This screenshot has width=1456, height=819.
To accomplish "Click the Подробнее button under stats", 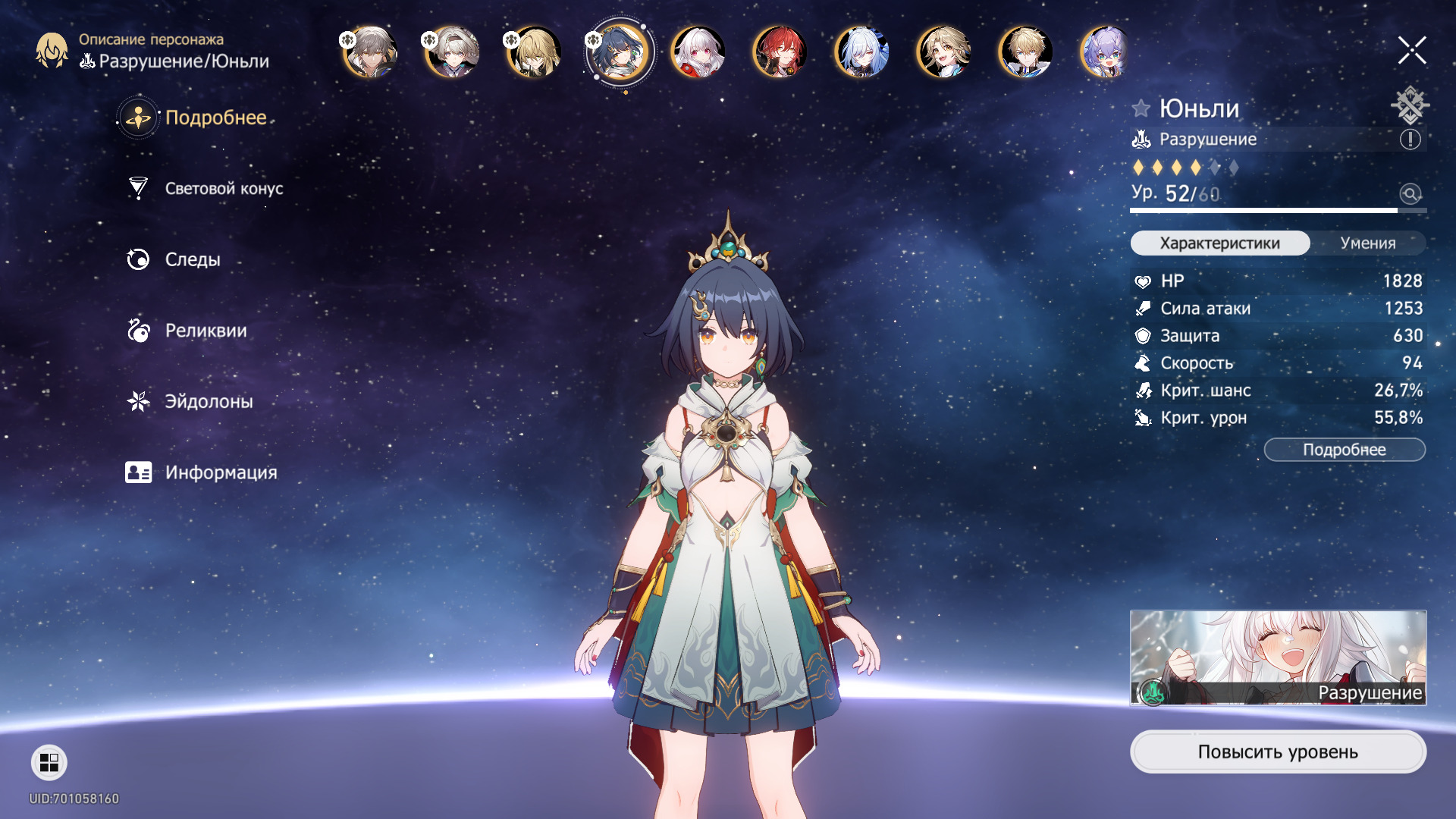I will coord(1344,450).
